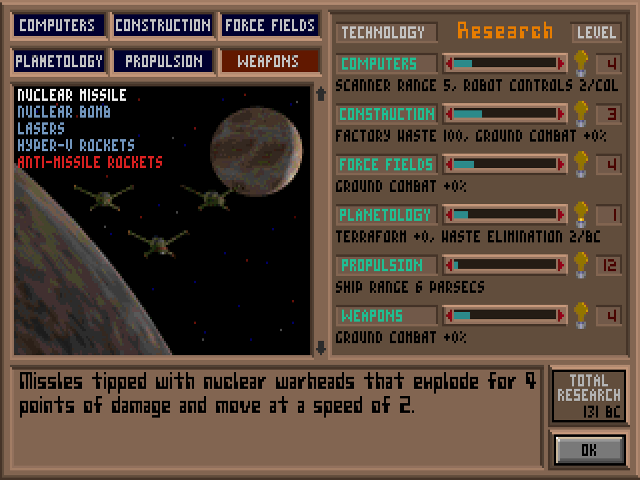Open the Construction tech category
This screenshot has height=480, width=640.
click(163, 25)
